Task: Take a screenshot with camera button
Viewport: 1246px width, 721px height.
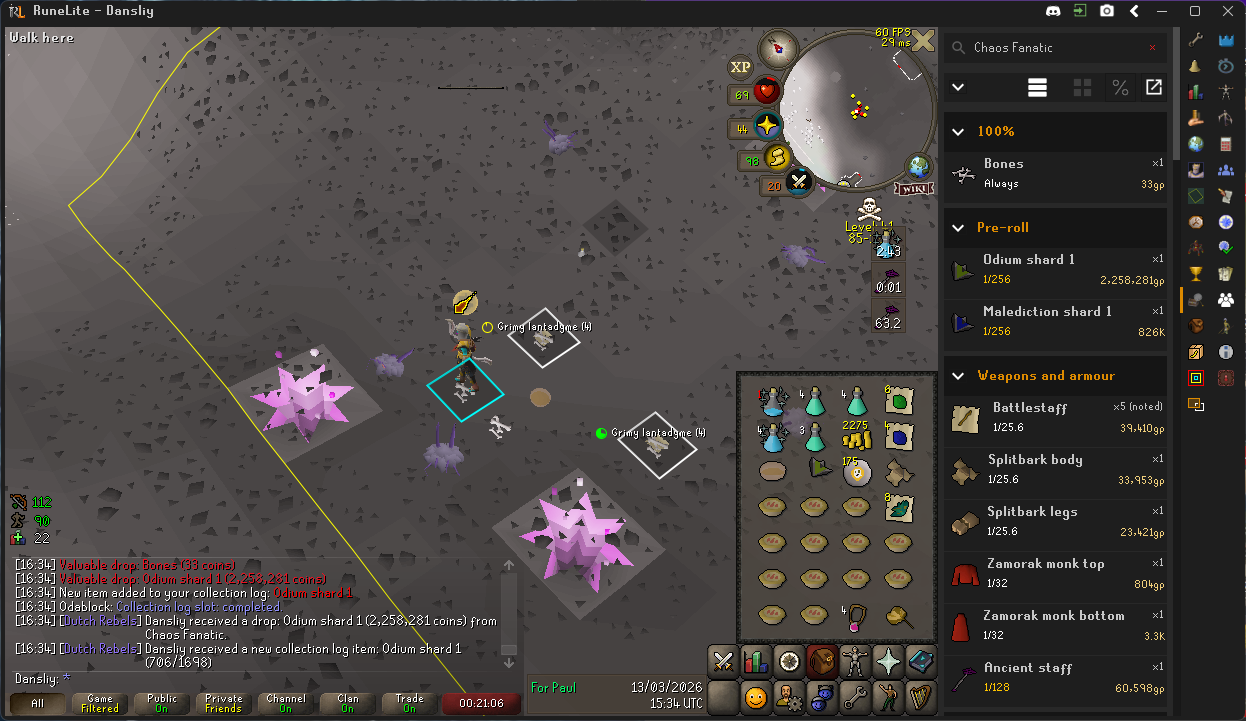Action: 1107,11
